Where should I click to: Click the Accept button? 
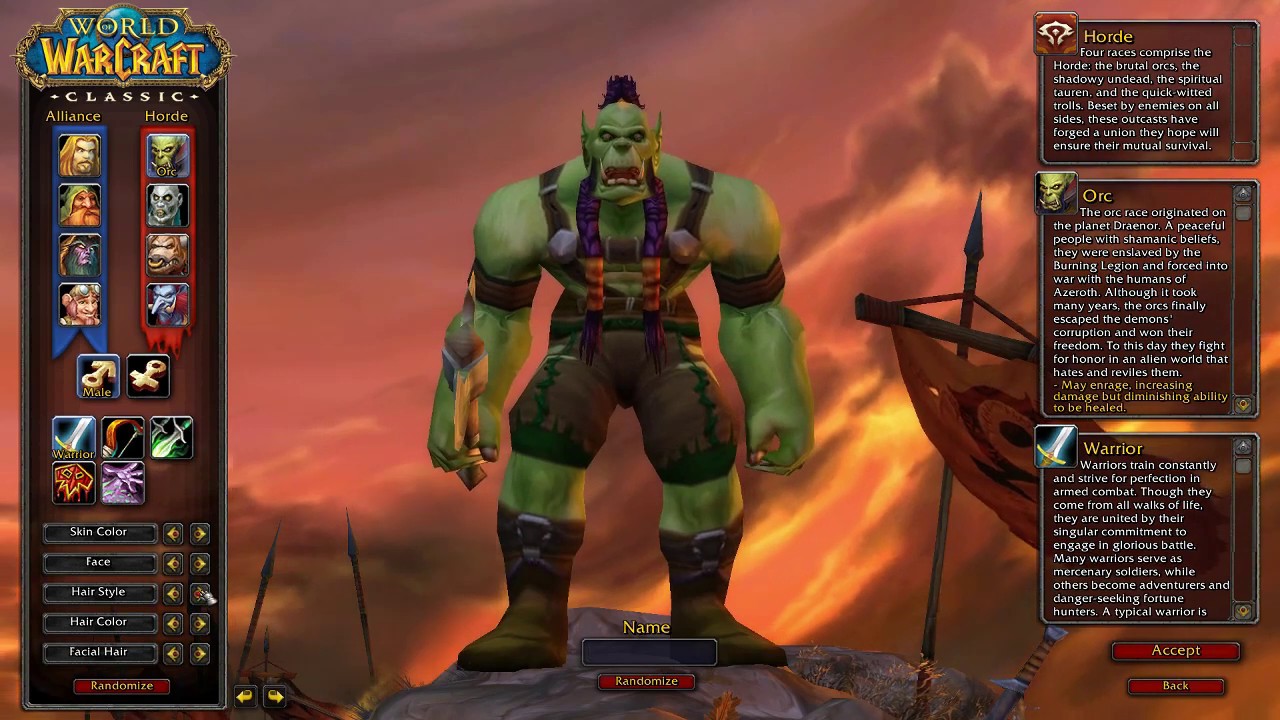[x=1175, y=650]
